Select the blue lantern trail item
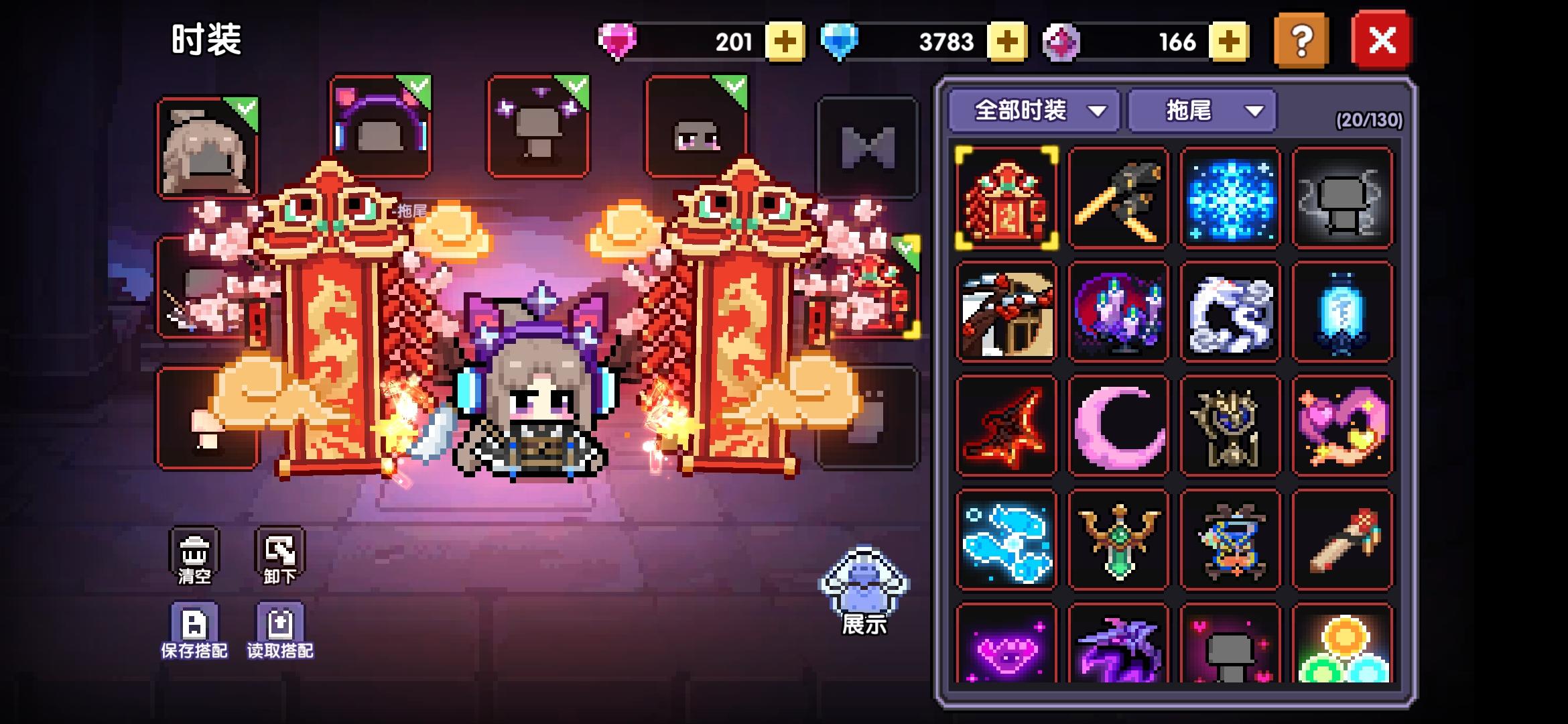The width and height of the screenshot is (1568, 724). point(1343,312)
